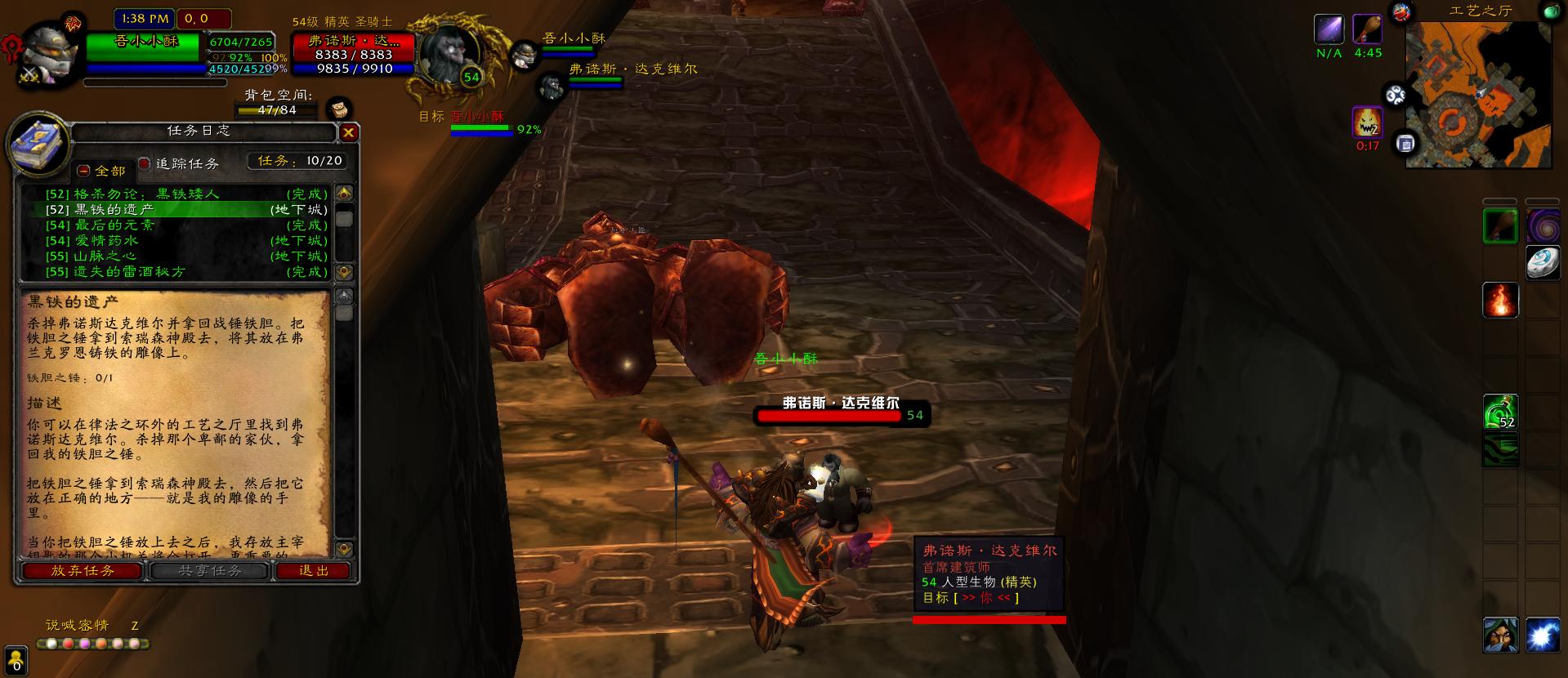Close the quest log window
The image size is (1568, 678).
pyautogui.click(x=349, y=132)
